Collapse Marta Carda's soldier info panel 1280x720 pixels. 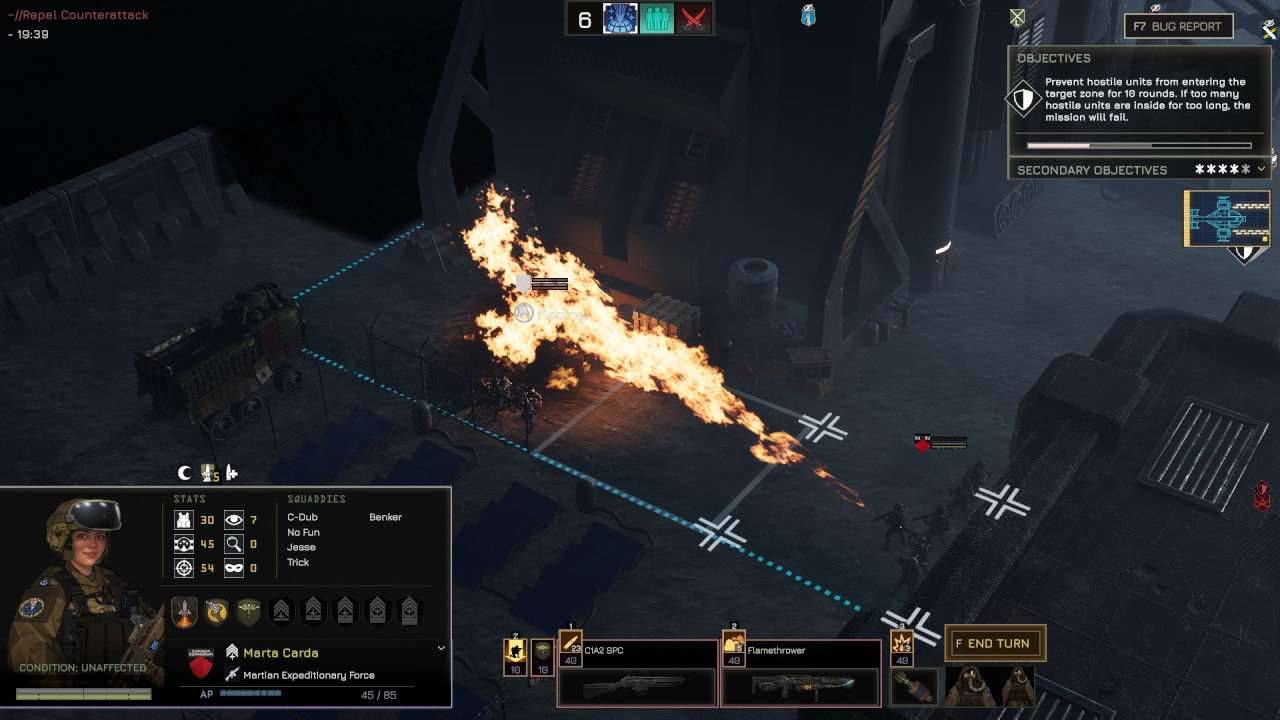440,649
